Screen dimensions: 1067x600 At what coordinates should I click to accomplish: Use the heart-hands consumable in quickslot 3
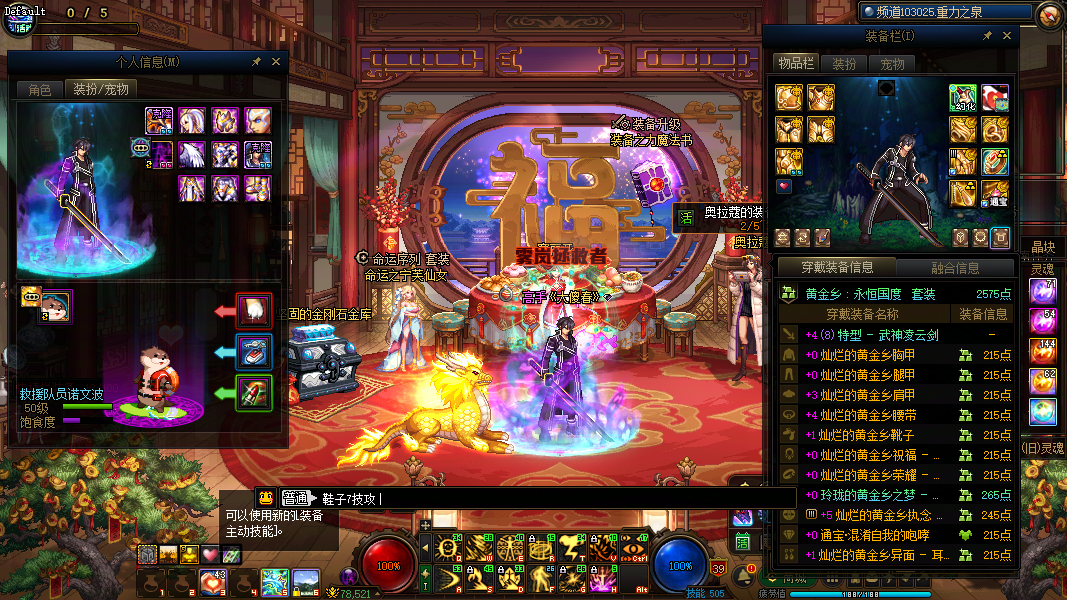(x=210, y=580)
